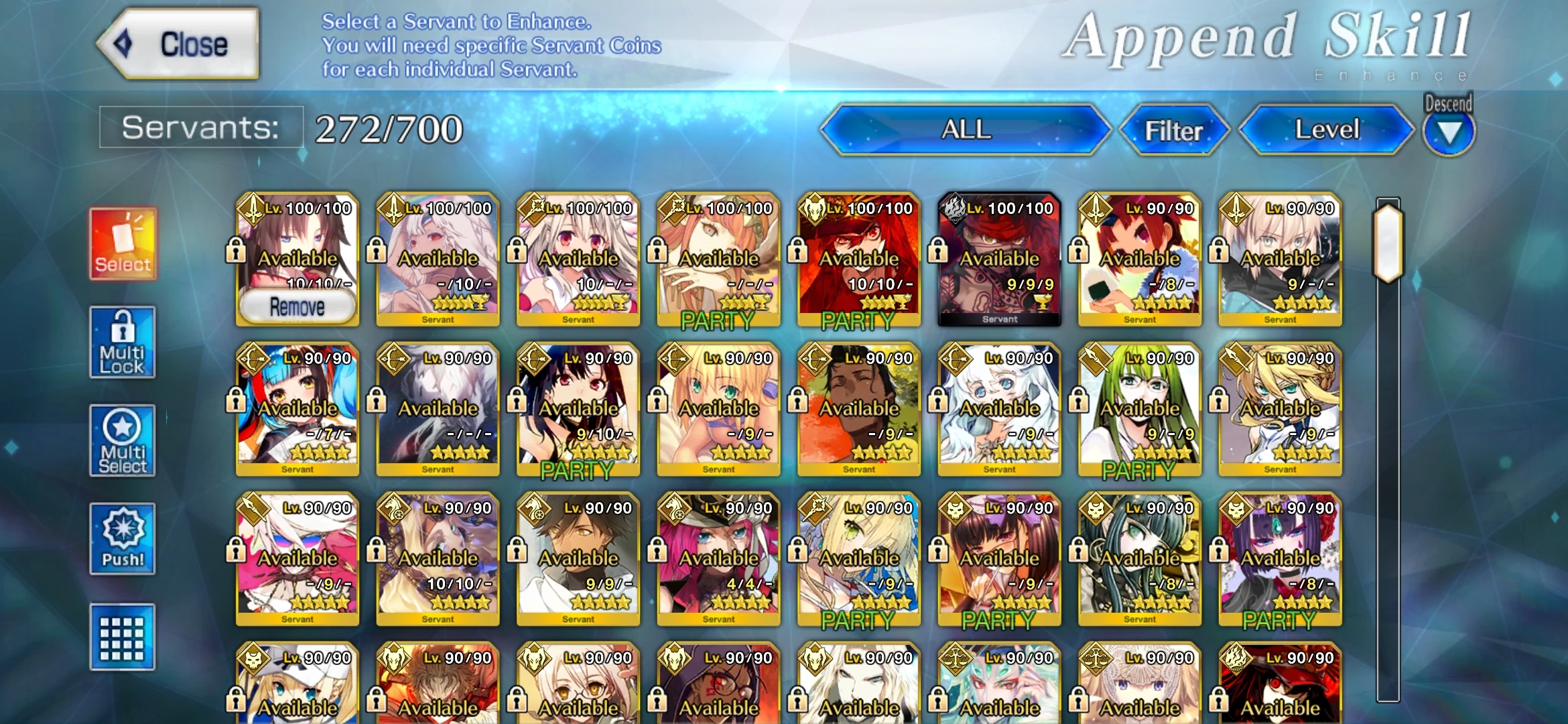Open the Filter options

click(1174, 130)
